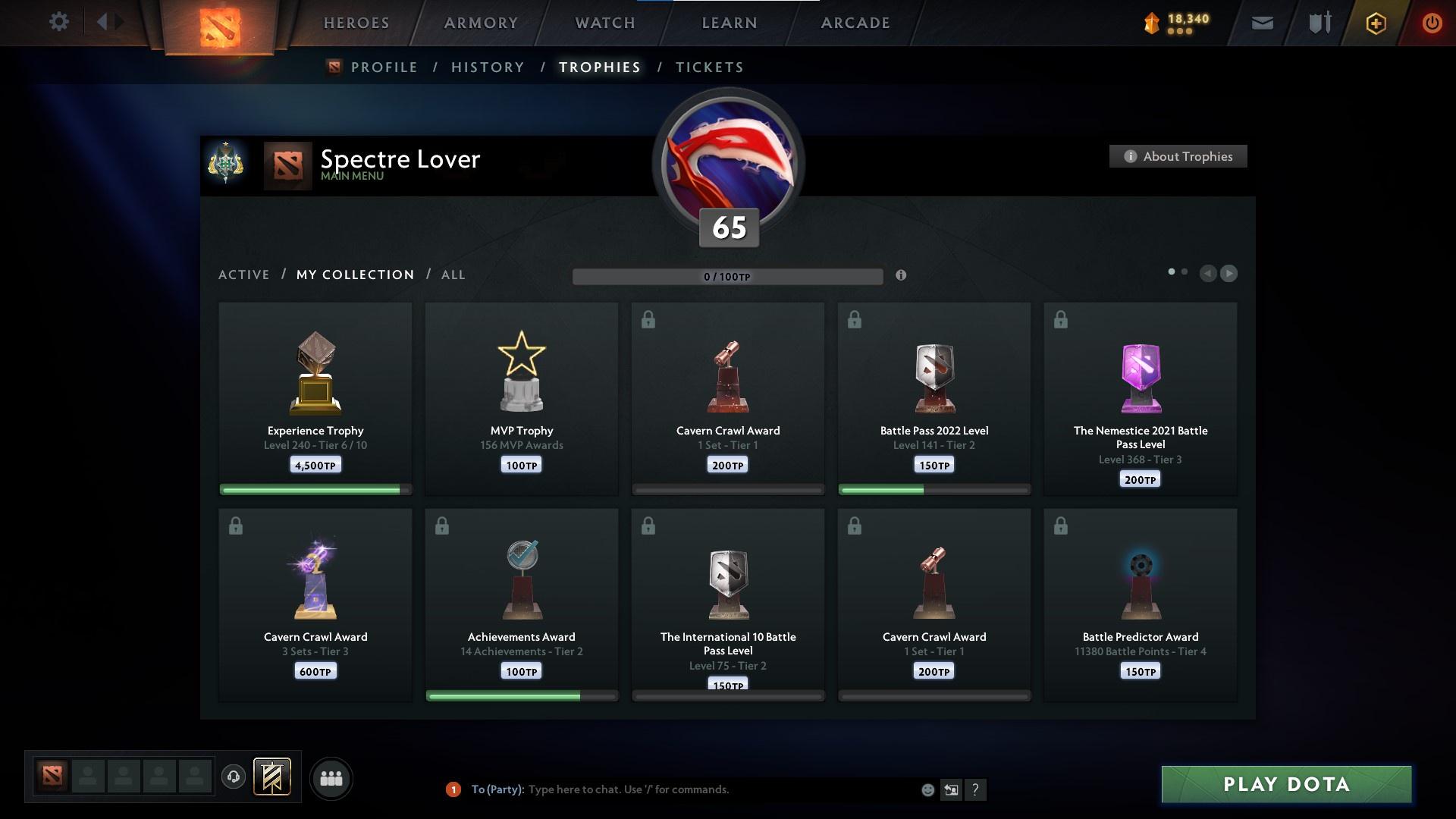Switch to the HISTORY tab
1456x819 pixels.
click(487, 67)
